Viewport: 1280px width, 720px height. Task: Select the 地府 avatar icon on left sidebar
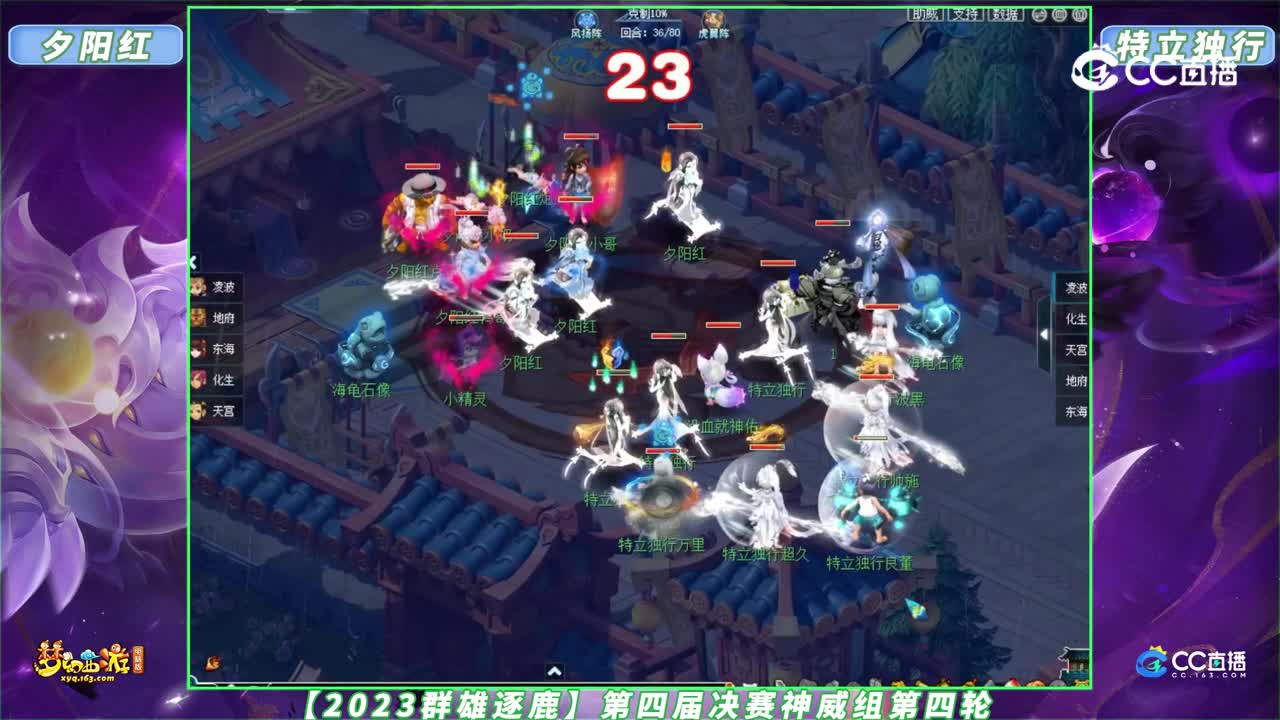[x=198, y=317]
